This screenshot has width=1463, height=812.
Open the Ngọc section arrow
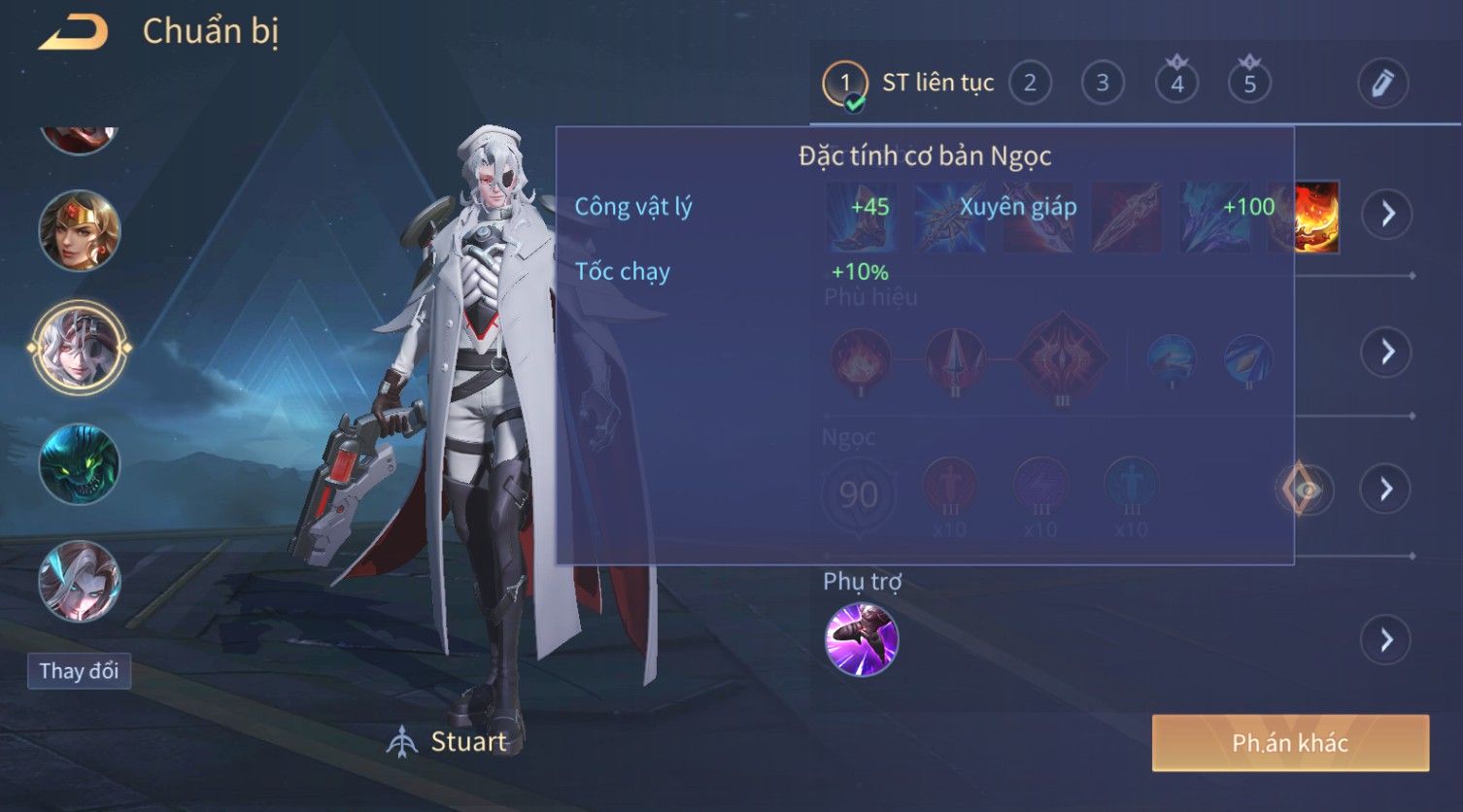(x=1387, y=489)
